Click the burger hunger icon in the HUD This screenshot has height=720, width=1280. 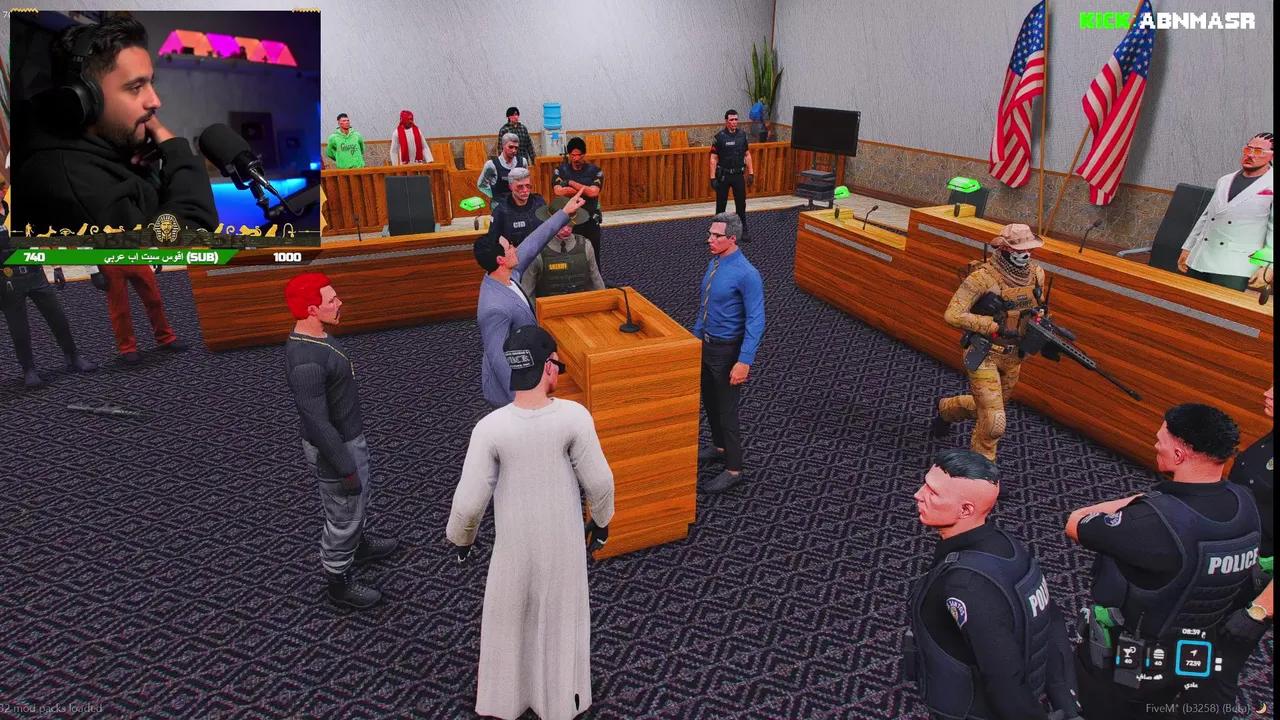tap(1158, 655)
